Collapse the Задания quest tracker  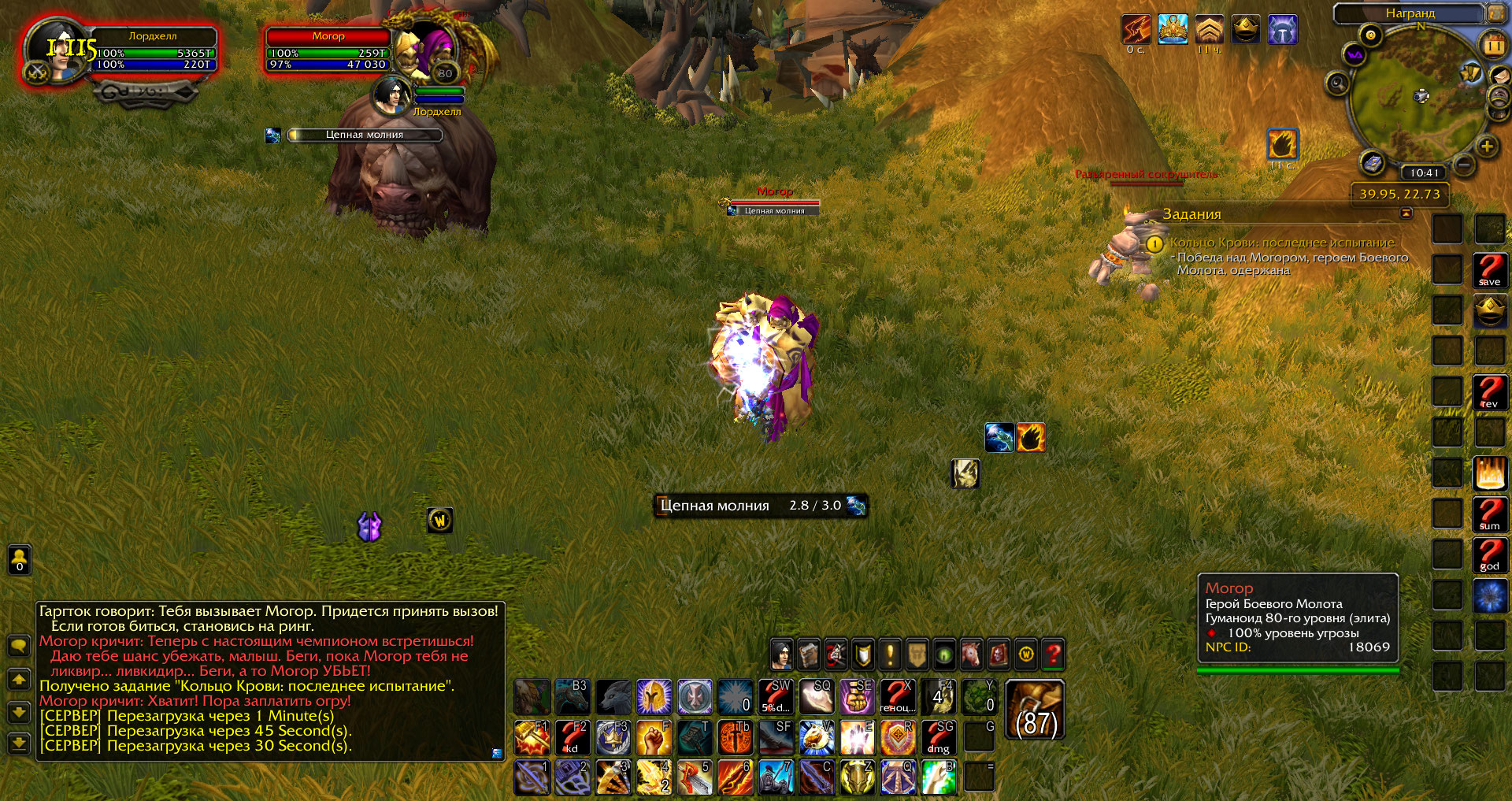point(1406,213)
